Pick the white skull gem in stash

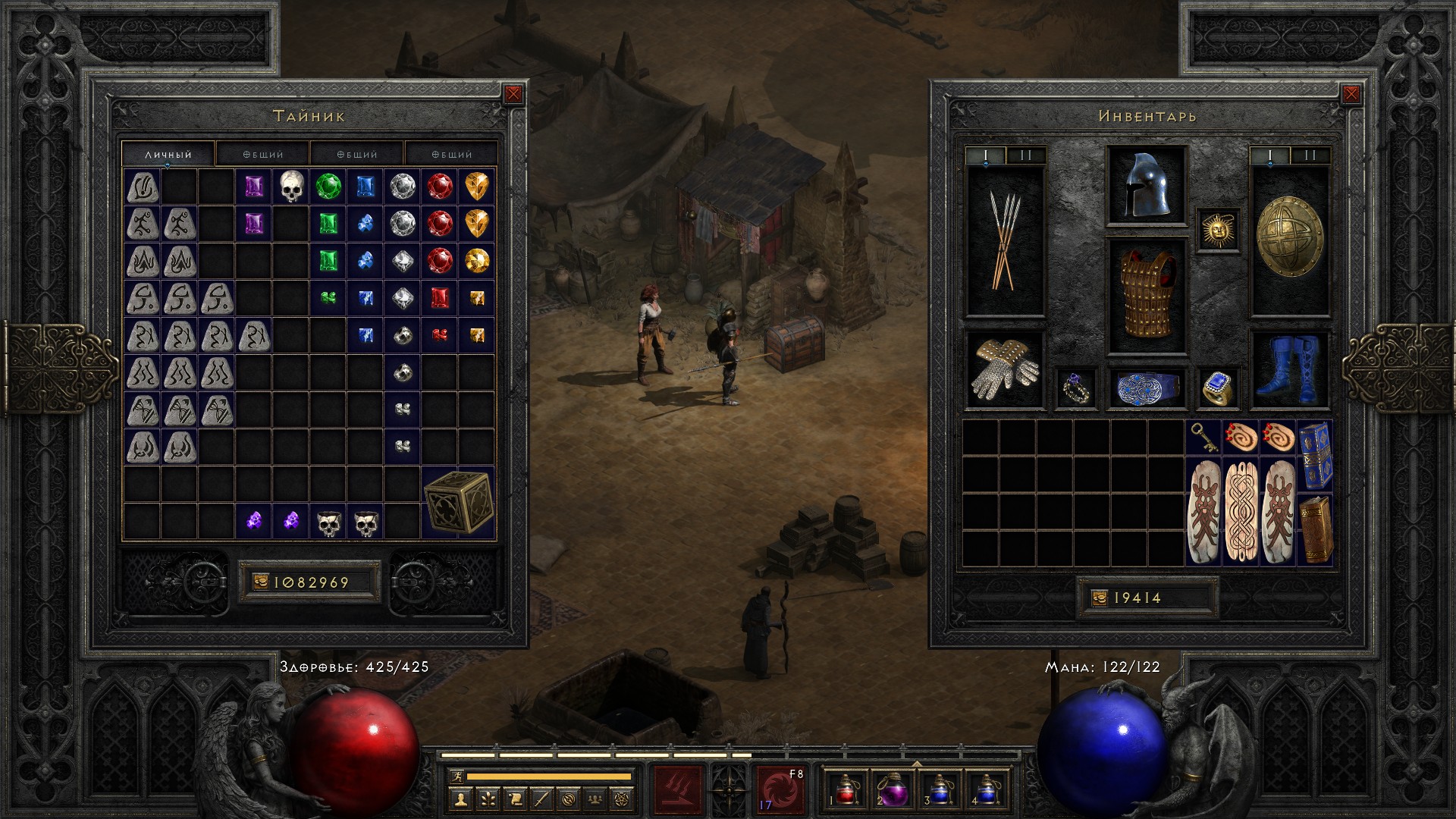coord(291,187)
